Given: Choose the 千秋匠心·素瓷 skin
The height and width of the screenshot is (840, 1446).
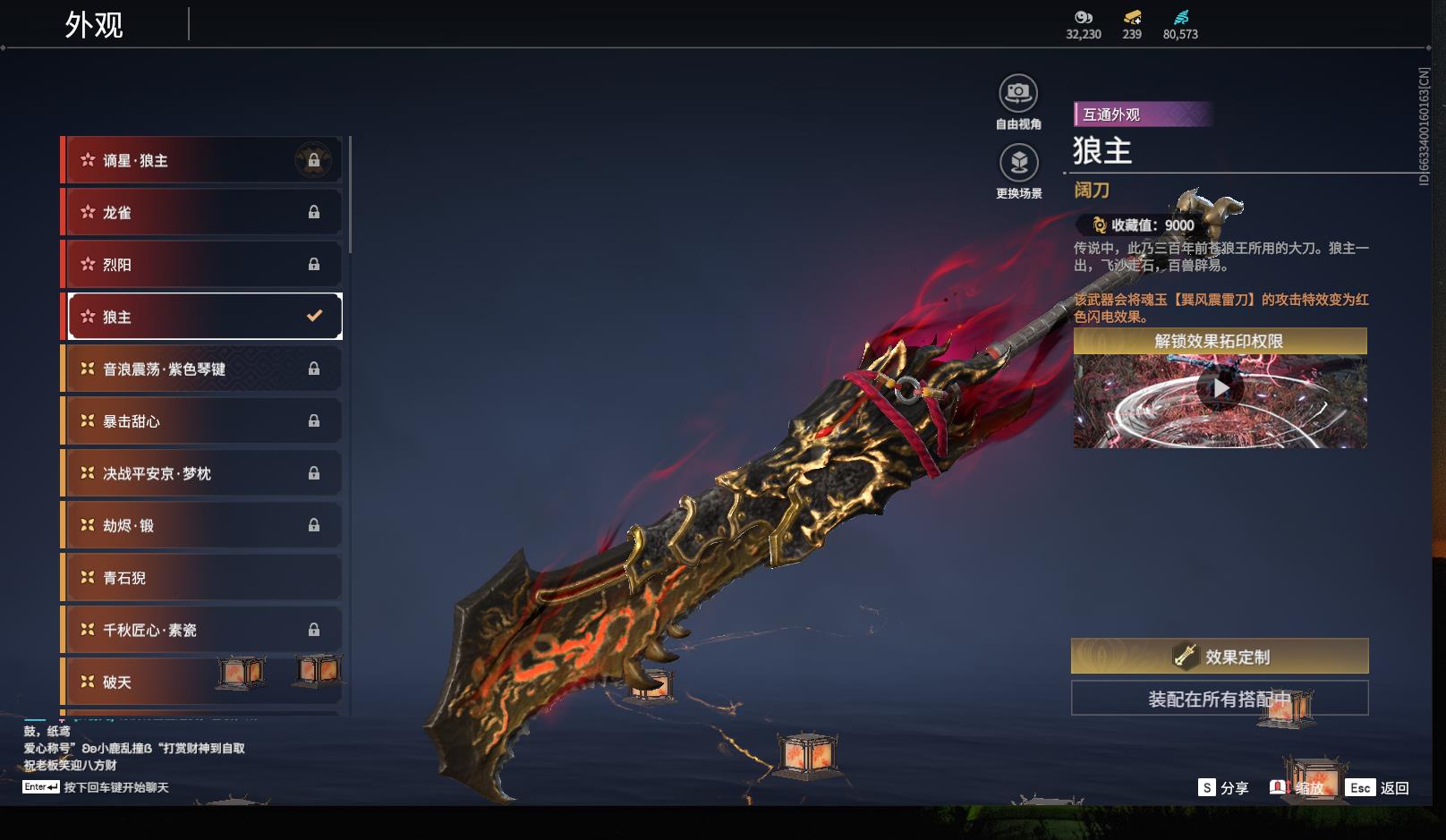Looking at the screenshot, I should pos(201,630).
